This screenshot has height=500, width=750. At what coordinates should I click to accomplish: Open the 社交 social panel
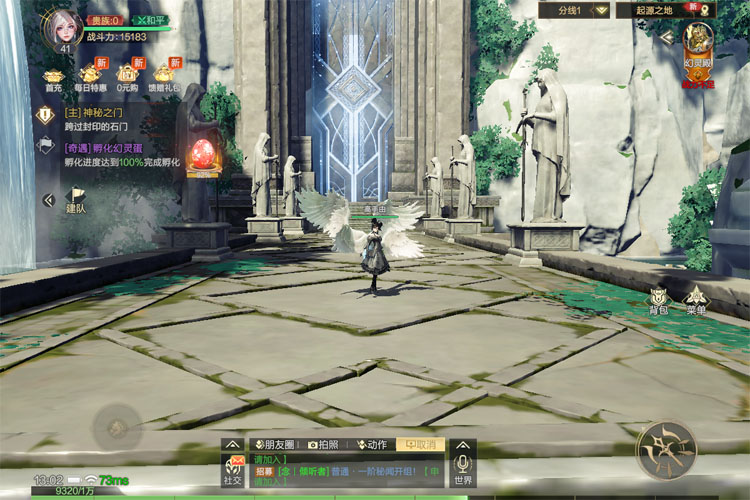(233, 470)
